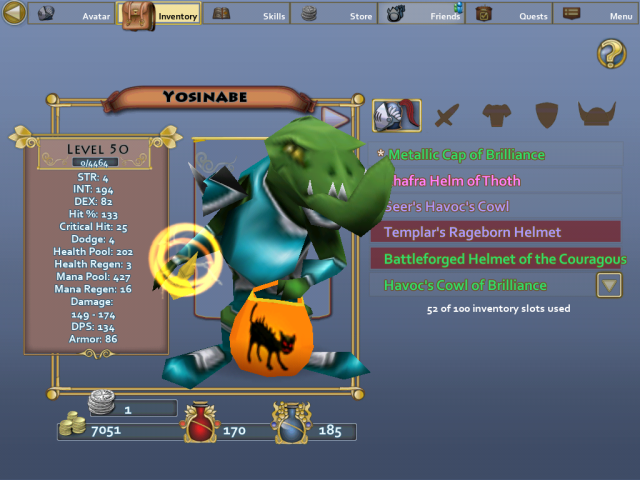Screen dimensions: 640x480
Task: Select Battleforged Helmet of the Courageous
Action: 497,259
